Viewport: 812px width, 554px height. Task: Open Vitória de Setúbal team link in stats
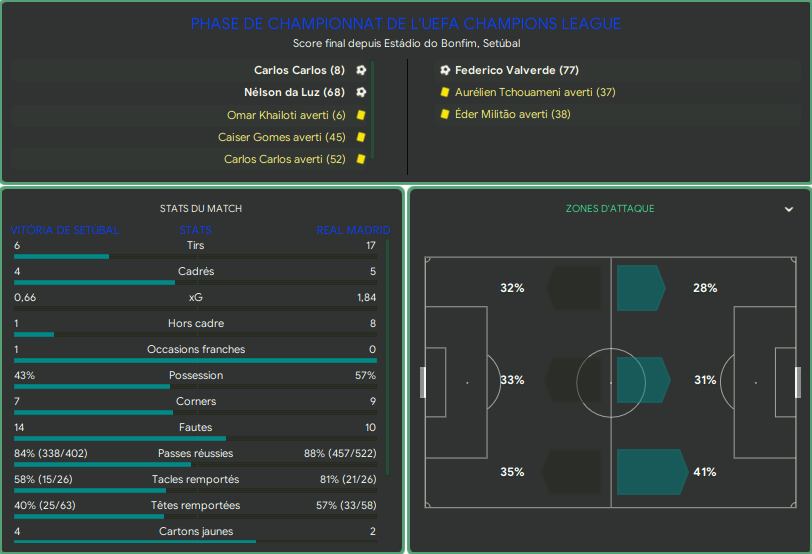click(66, 230)
